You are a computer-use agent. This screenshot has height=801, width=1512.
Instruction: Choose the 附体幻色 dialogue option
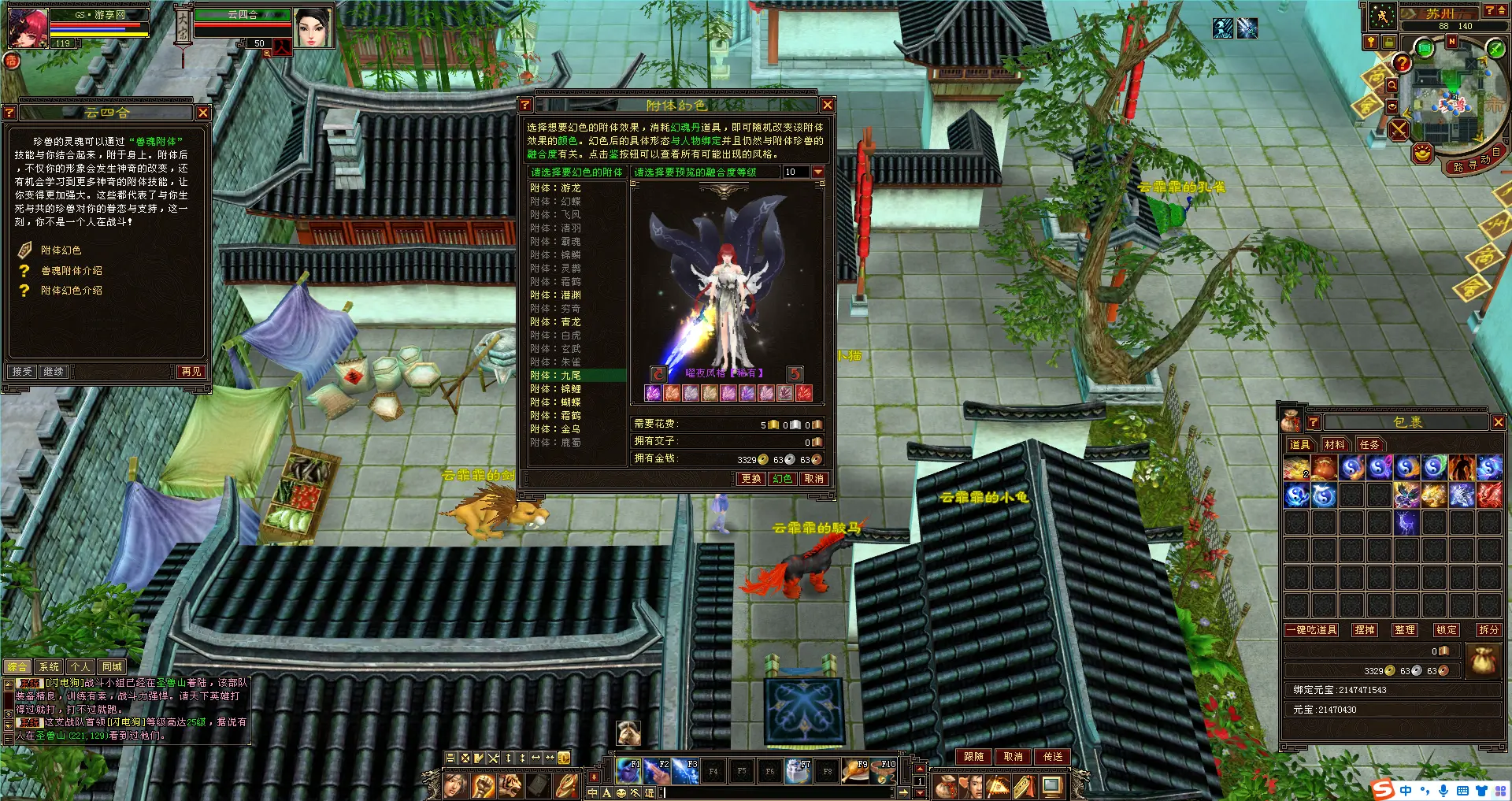[61, 250]
